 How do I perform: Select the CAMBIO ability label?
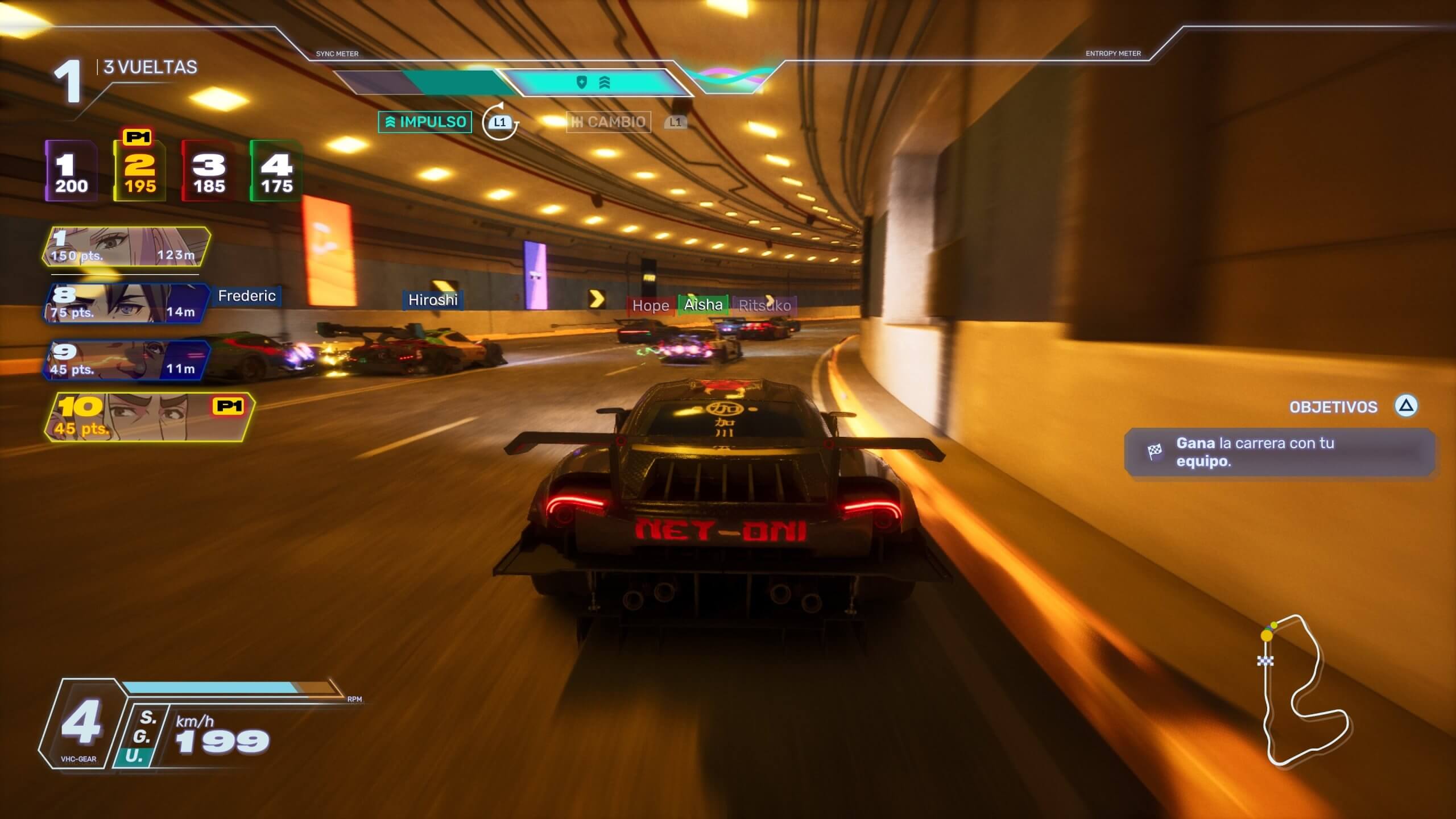[x=609, y=122]
